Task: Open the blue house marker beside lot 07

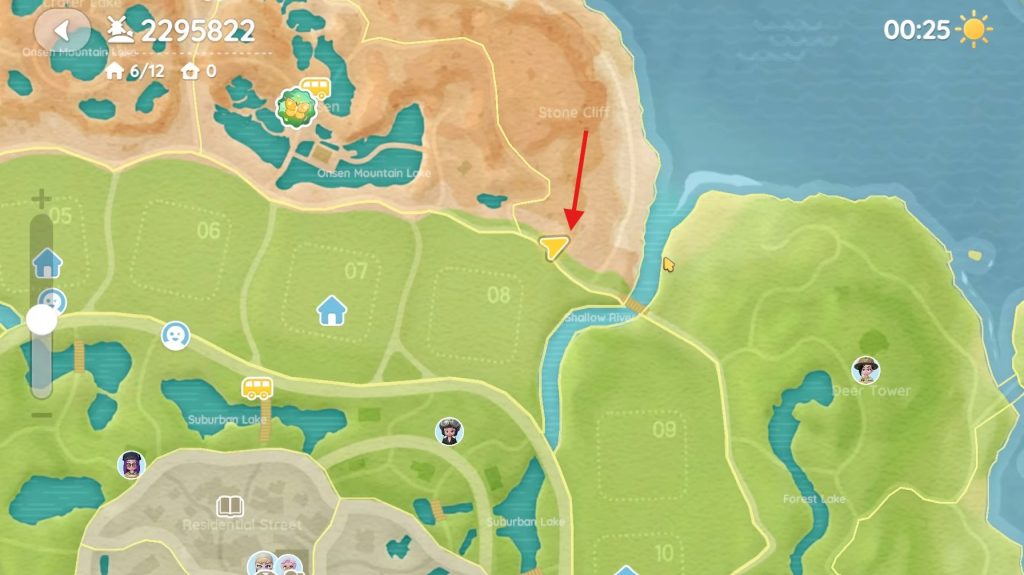Action: pos(331,310)
